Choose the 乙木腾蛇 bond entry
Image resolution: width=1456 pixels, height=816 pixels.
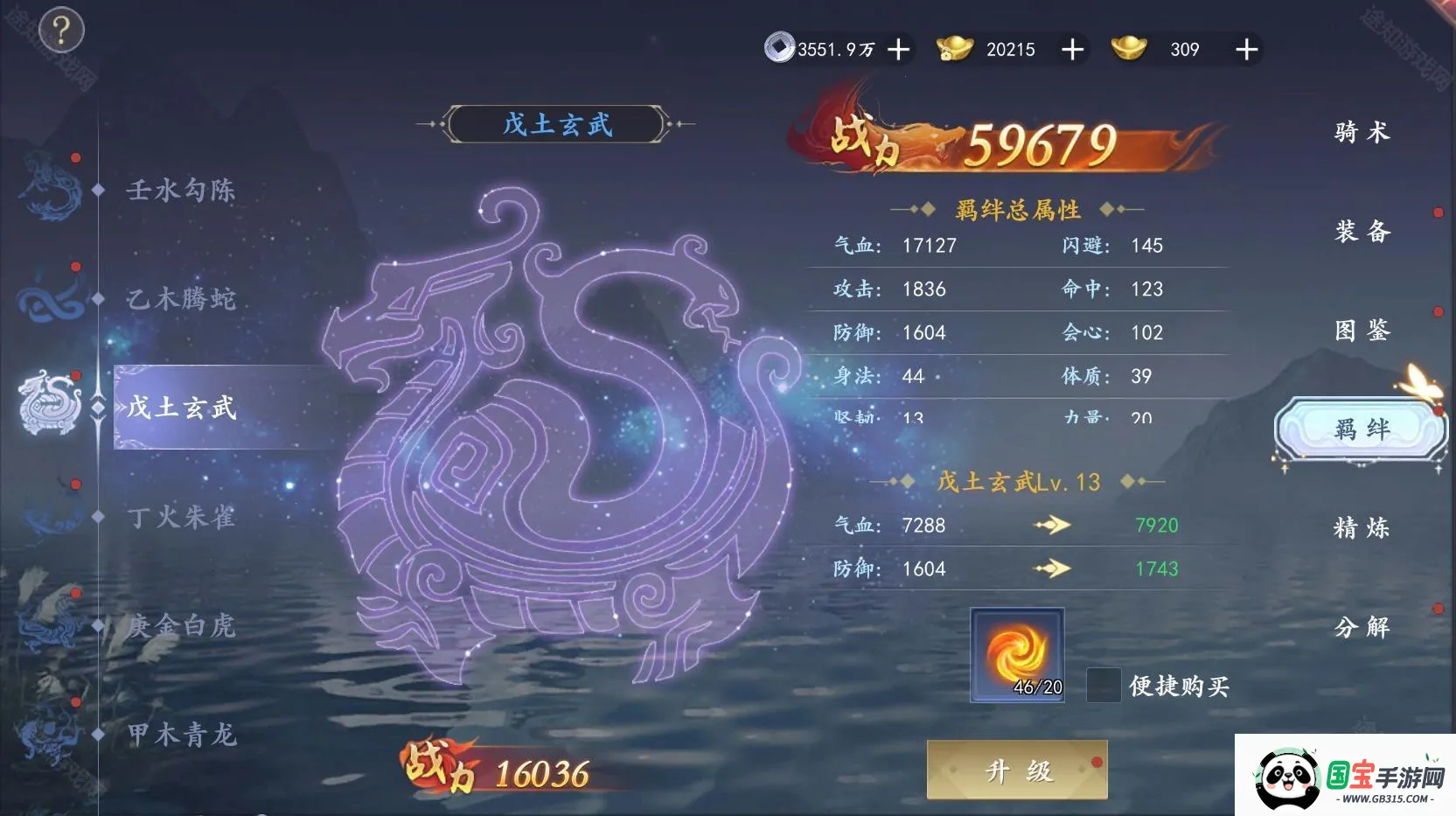pyautogui.click(x=180, y=299)
